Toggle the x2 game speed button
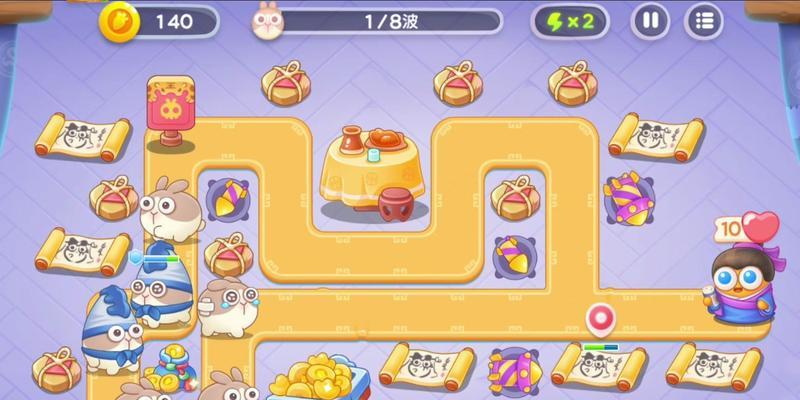 pos(576,21)
